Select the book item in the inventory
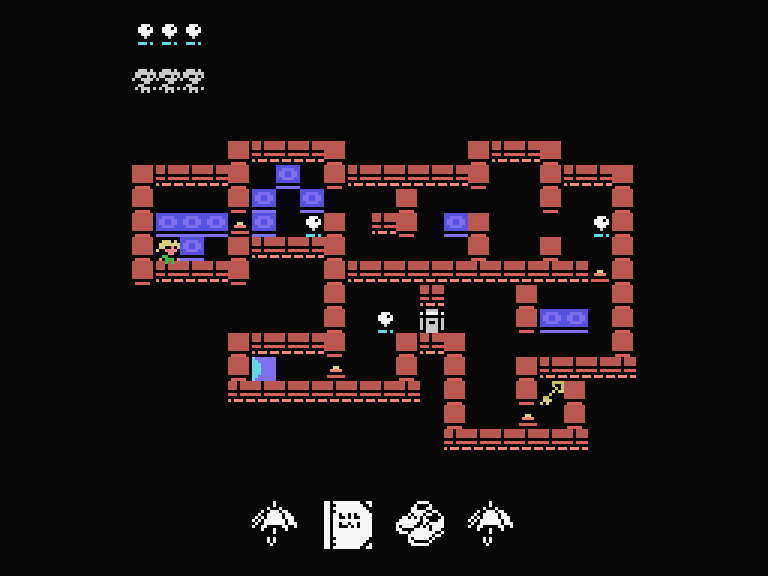 348,524
